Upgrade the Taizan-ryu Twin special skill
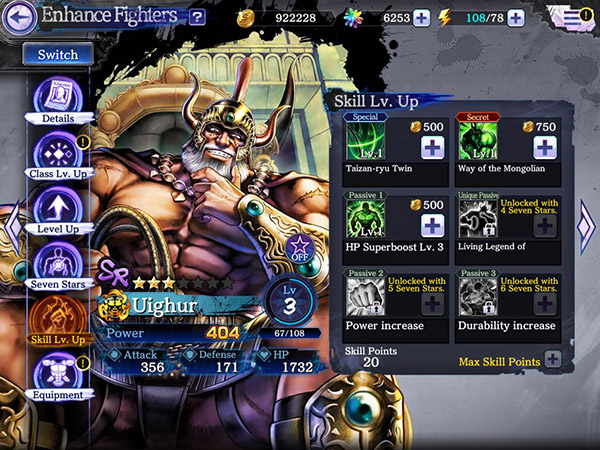Viewport: 600px width, 450px height. pyautogui.click(x=433, y=147)
